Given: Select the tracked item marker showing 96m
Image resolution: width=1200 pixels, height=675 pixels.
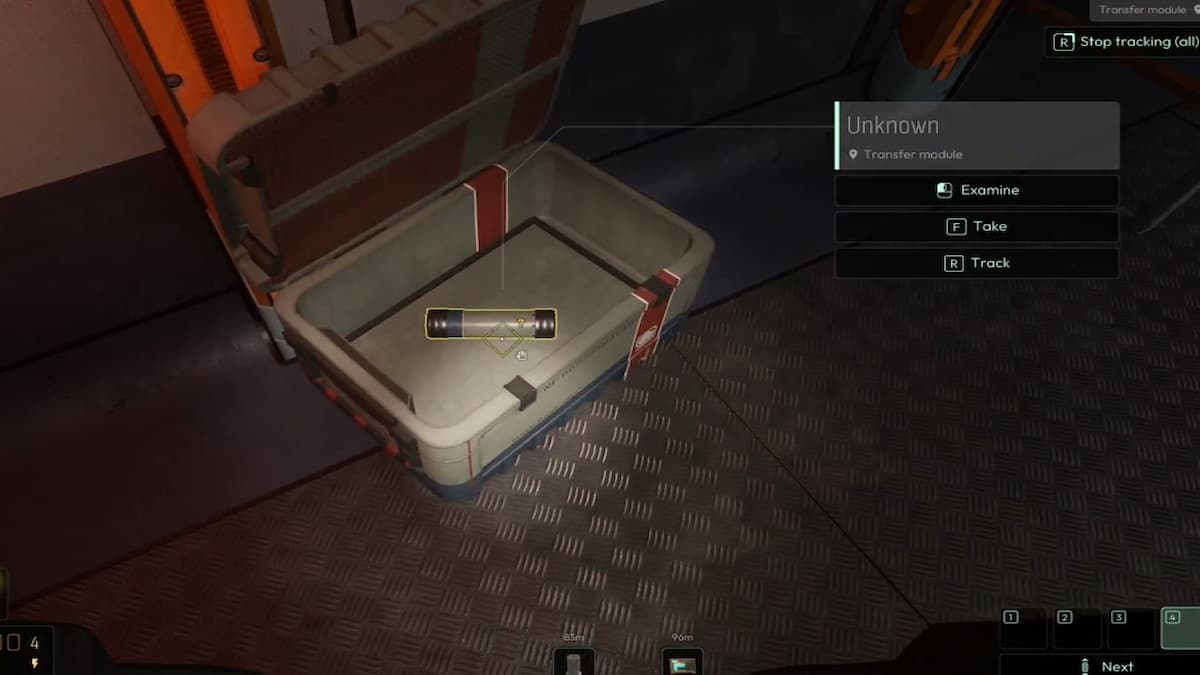Looking at the screenshot, I should 683,662.
